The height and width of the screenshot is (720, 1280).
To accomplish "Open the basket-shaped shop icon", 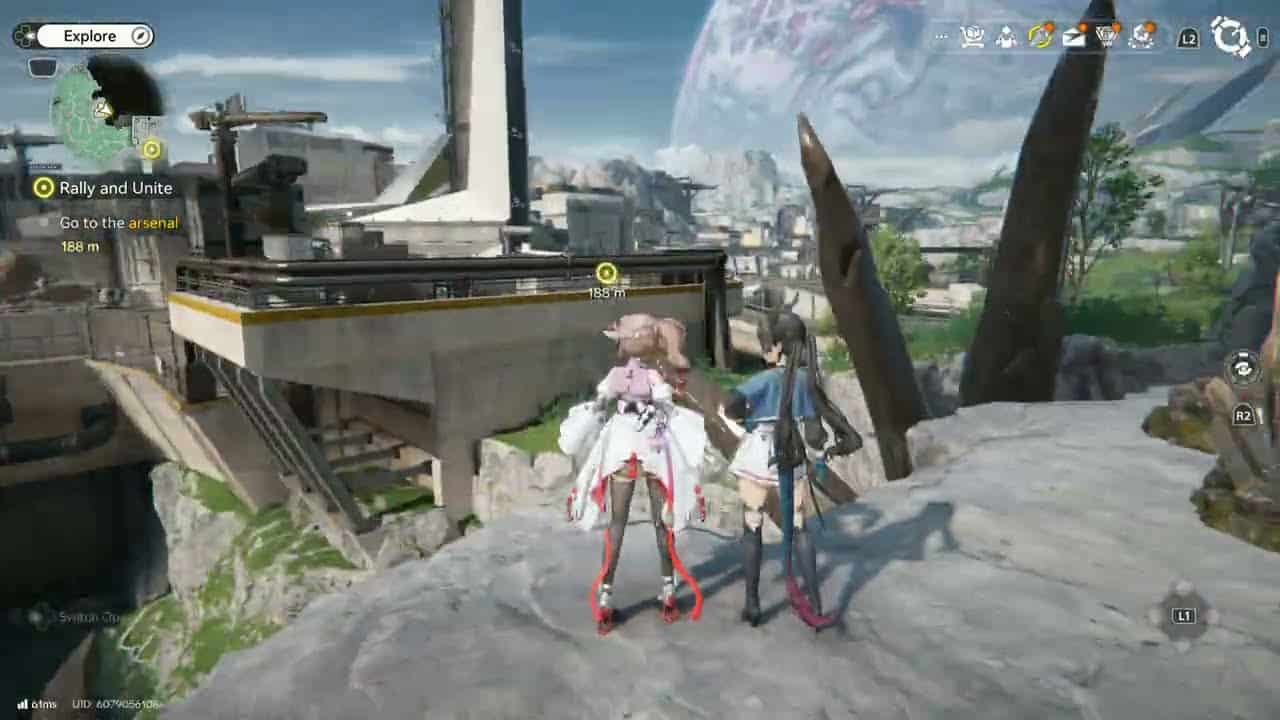I will pyautogui.click(x=1107, y=37).
